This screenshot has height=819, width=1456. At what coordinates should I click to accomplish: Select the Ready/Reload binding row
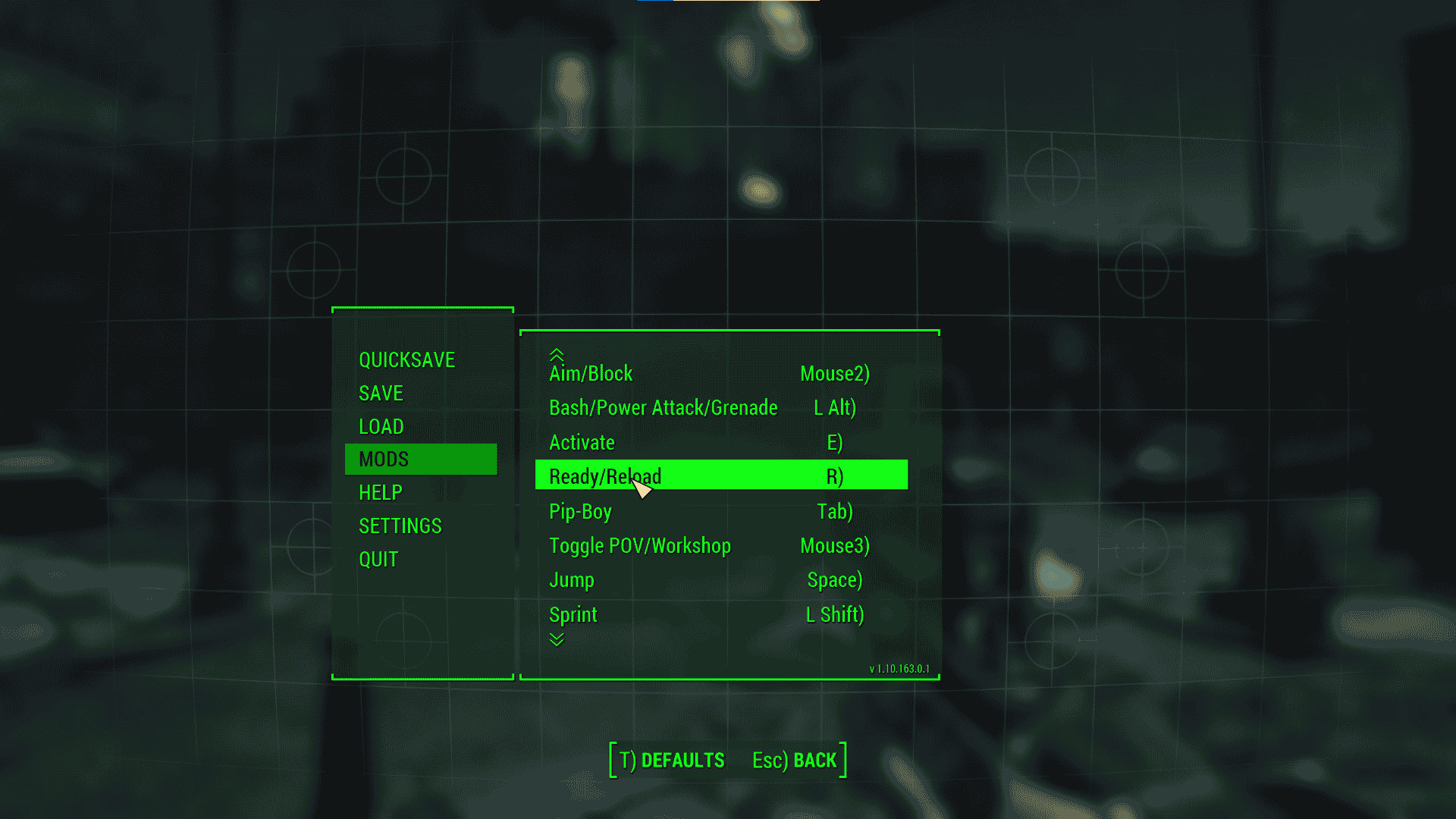point(720,475)
